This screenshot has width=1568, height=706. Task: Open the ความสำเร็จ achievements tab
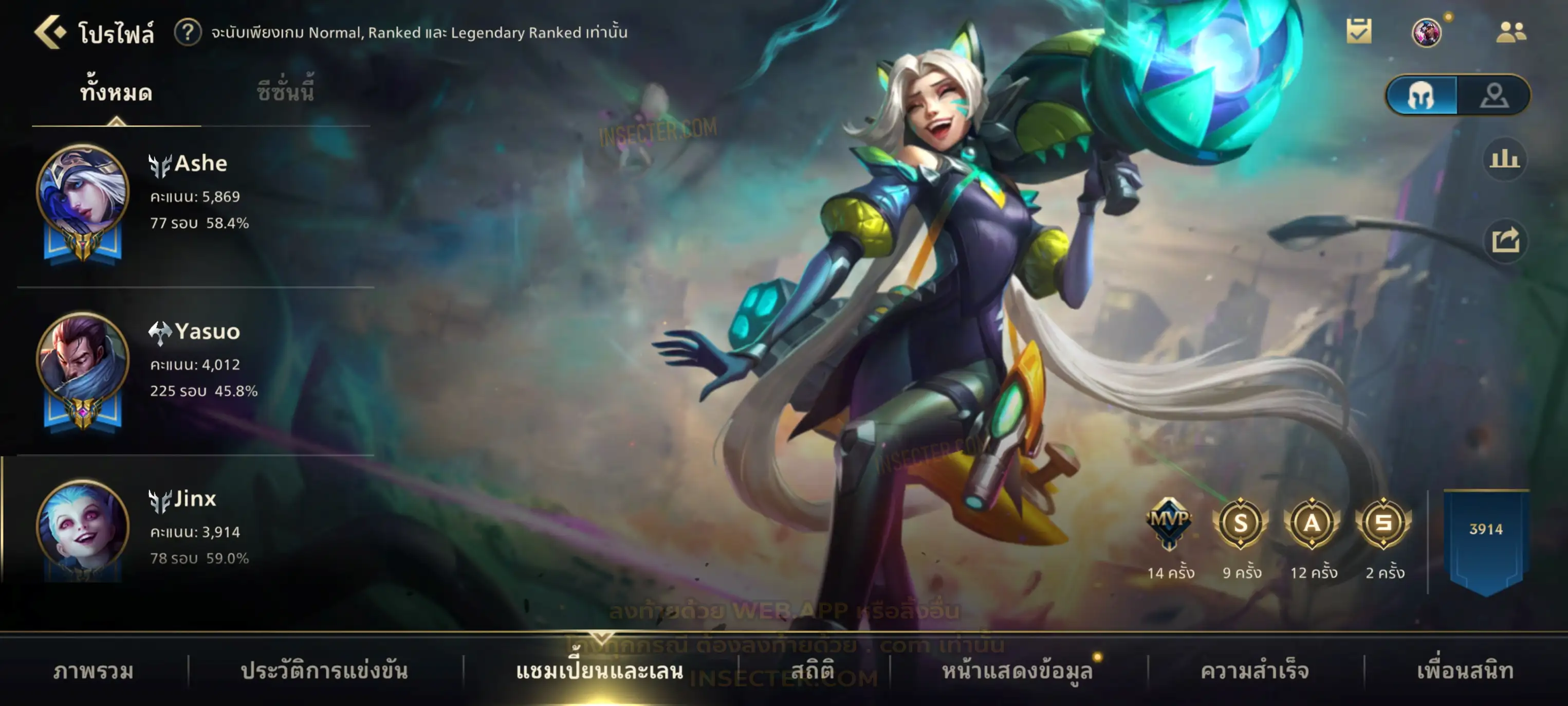(x=1255, y=671)
